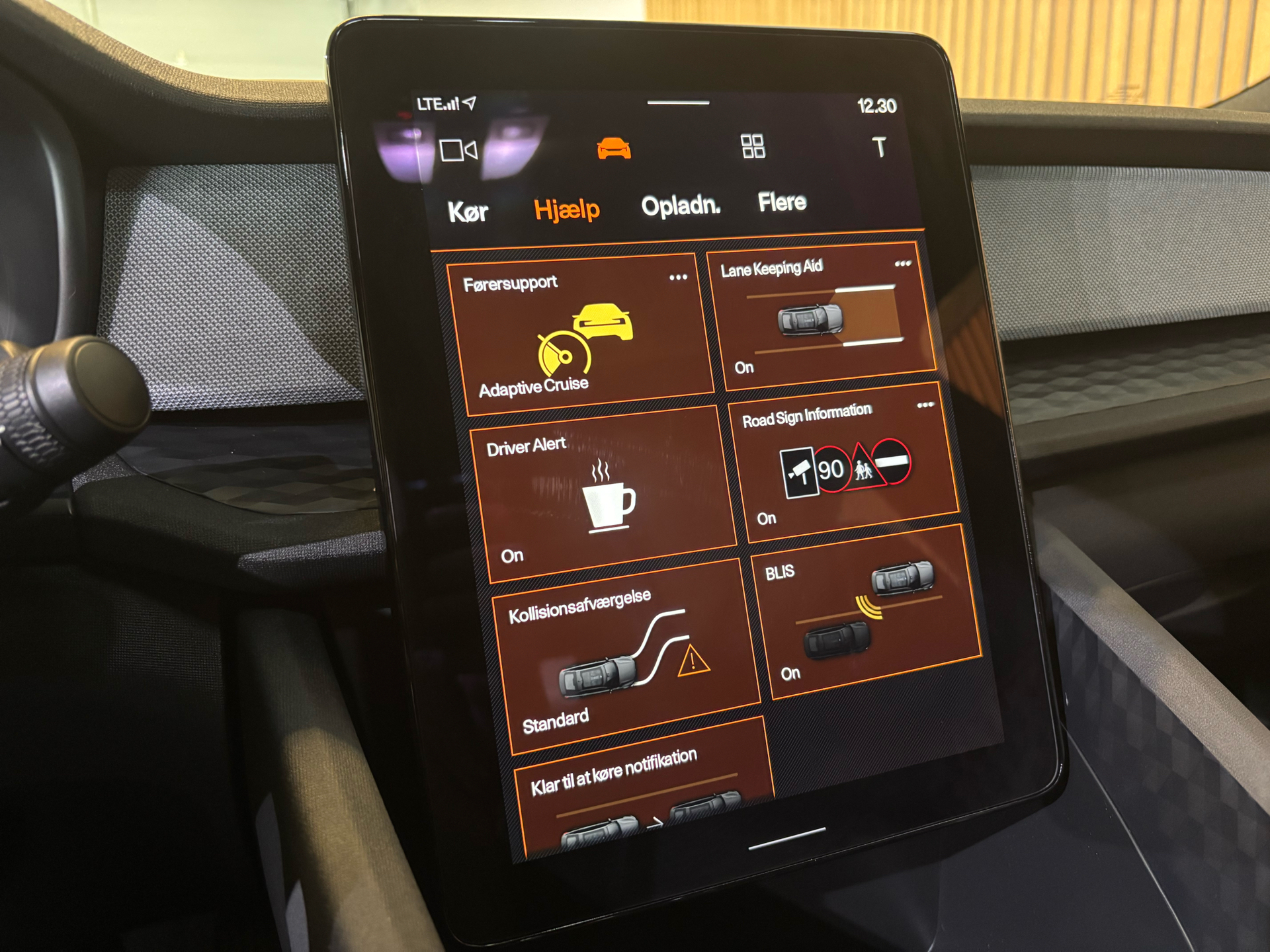Show the Flere tab

click(782, 202)
